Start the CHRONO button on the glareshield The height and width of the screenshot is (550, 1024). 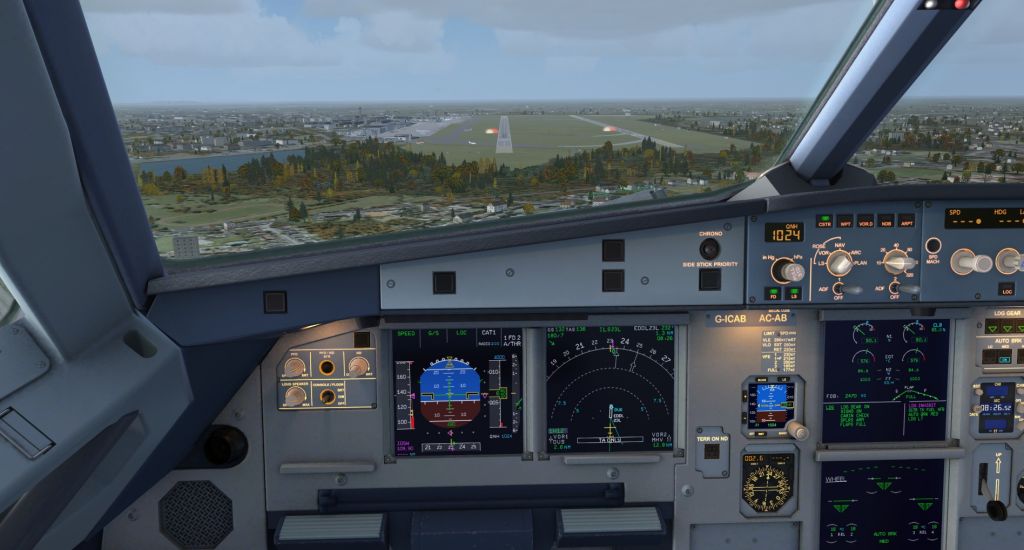click(x=709, y=248)
